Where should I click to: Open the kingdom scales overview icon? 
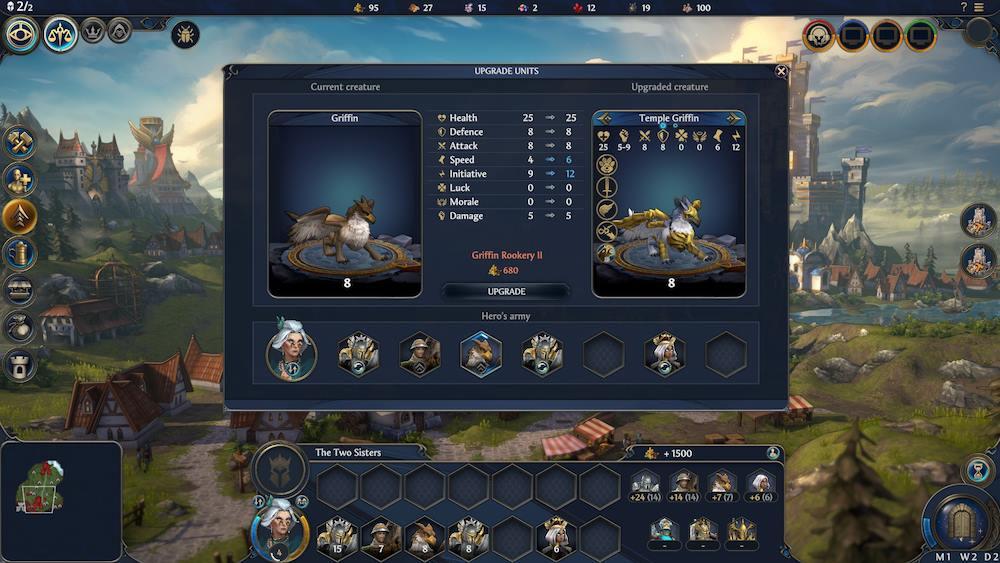[60, 36]
